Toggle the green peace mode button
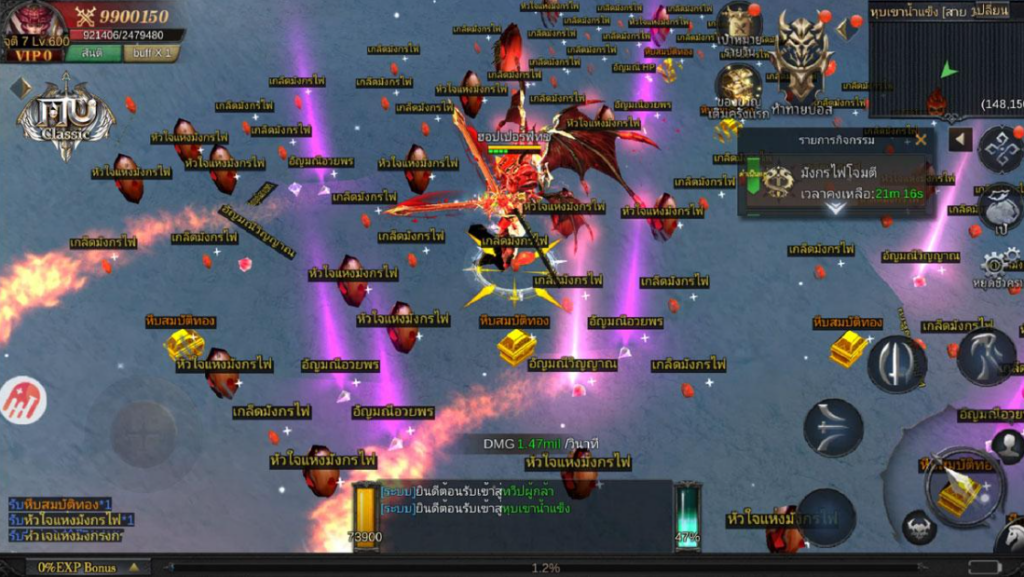The image size is (1024, 577). click(x=93, y=53)
